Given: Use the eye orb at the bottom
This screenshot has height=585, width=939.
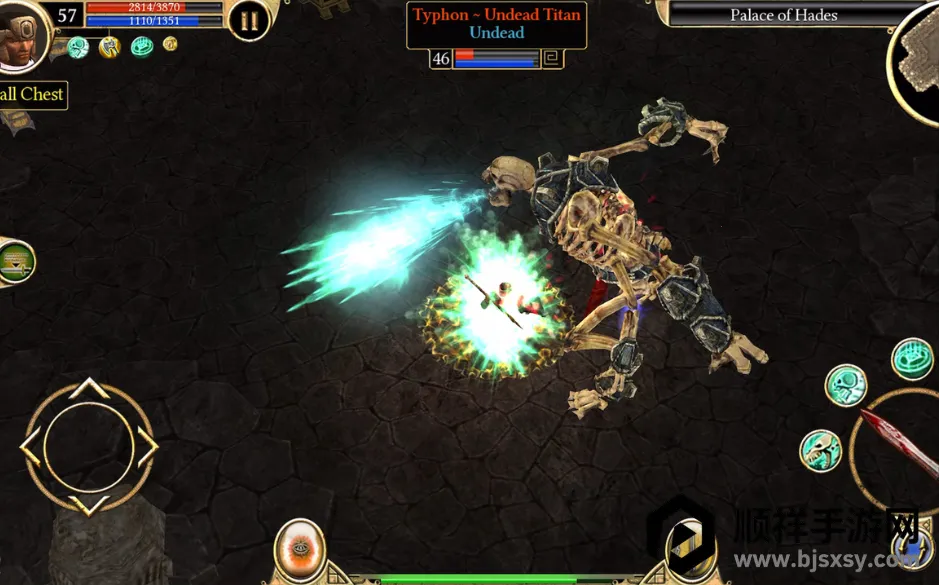Looking at the screenshot, I should click(299, 550).
